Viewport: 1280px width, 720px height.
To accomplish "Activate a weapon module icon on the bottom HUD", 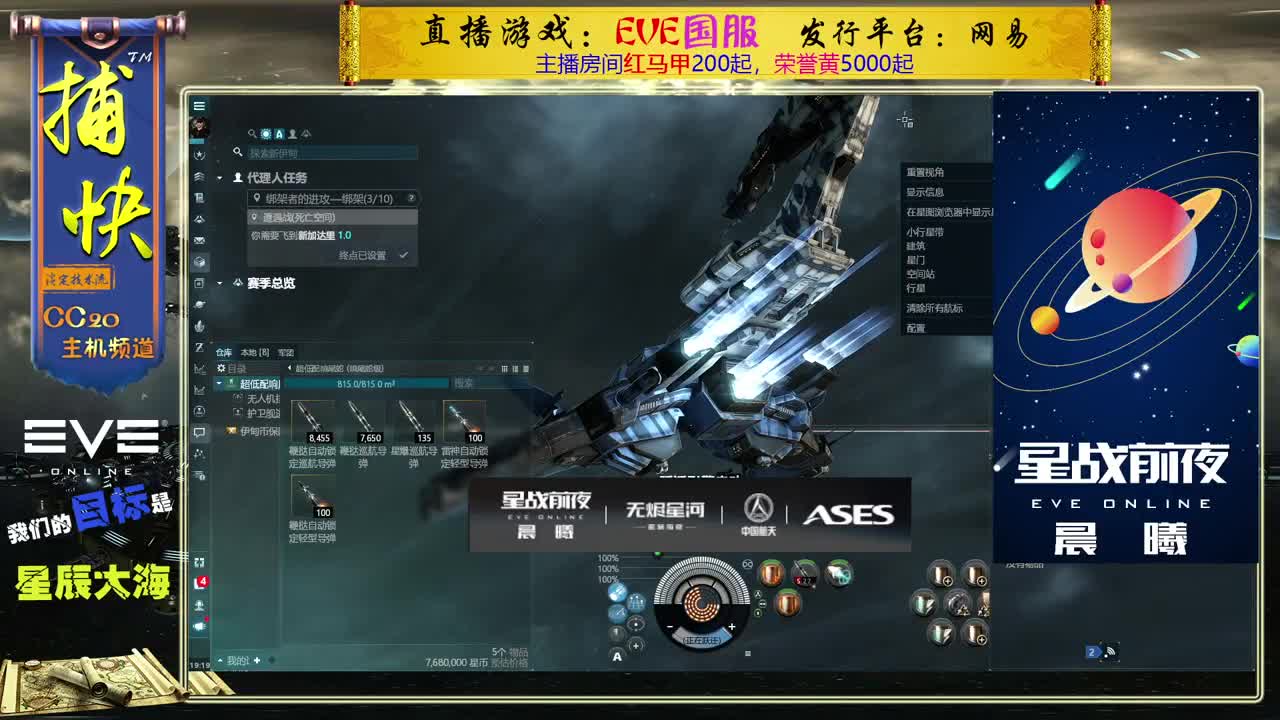I will 774,572.
